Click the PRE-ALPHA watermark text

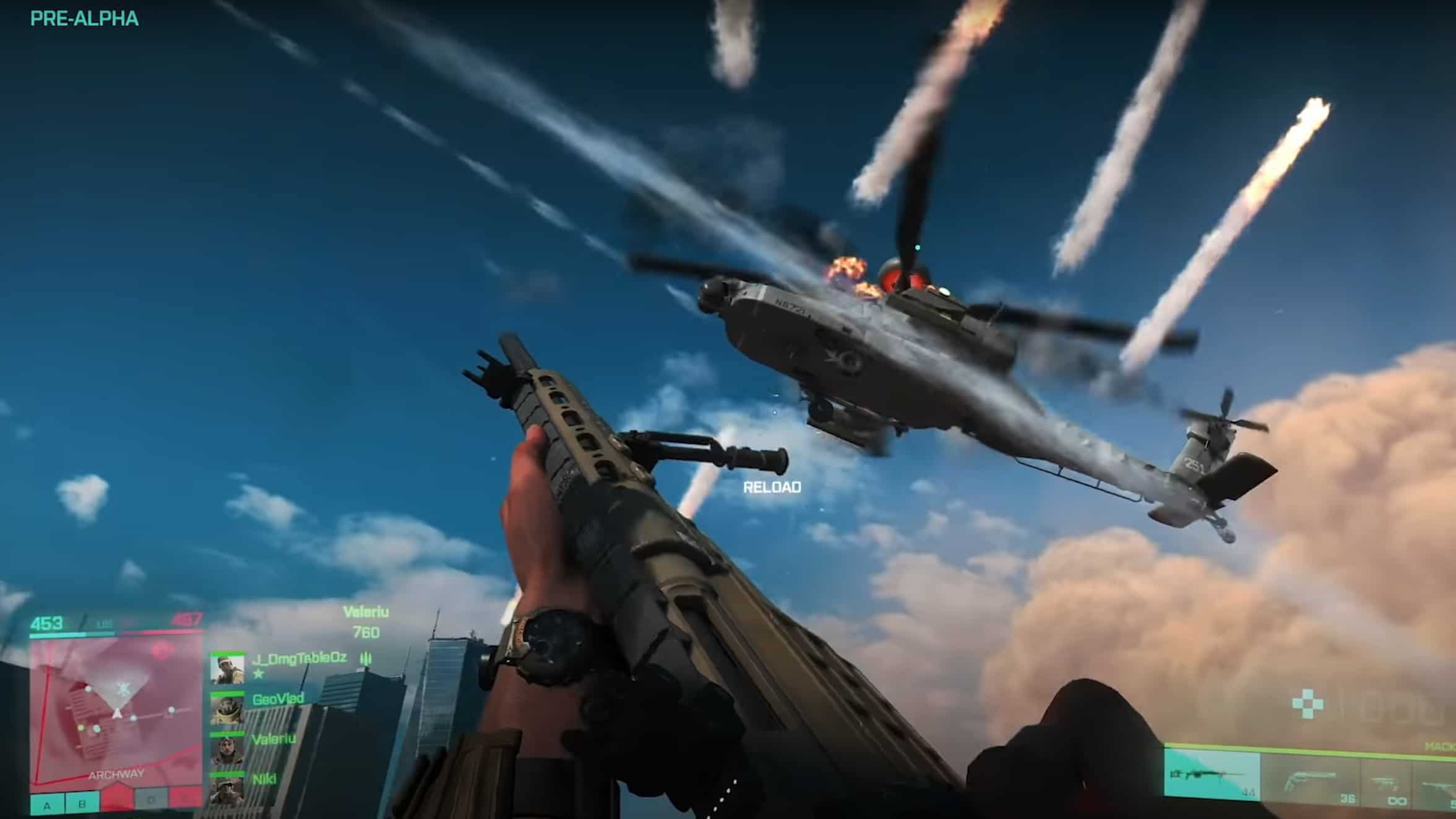[84, 19]
